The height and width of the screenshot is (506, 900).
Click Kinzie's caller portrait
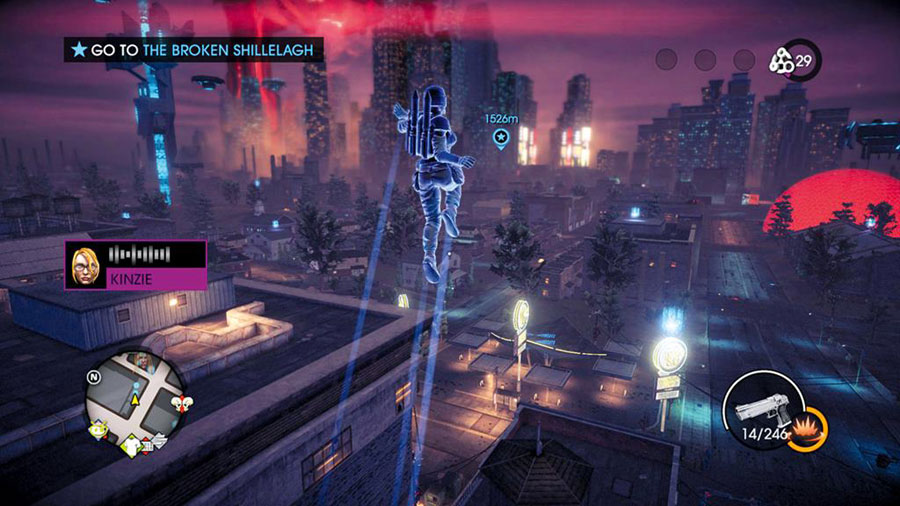click(x=85, y=265)
